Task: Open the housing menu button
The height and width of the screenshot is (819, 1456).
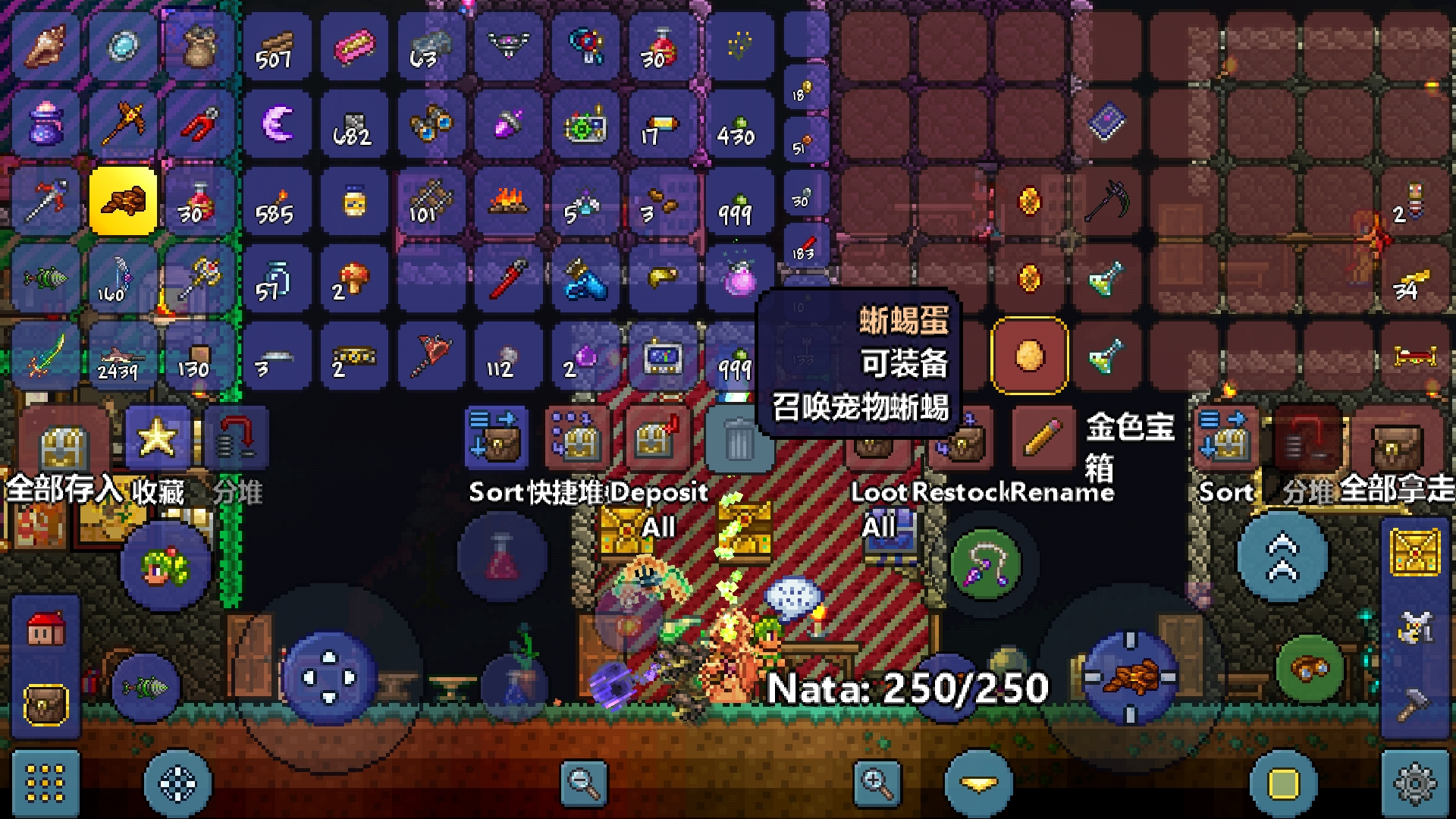Action: pyautogui.click(x=45, y=629)
